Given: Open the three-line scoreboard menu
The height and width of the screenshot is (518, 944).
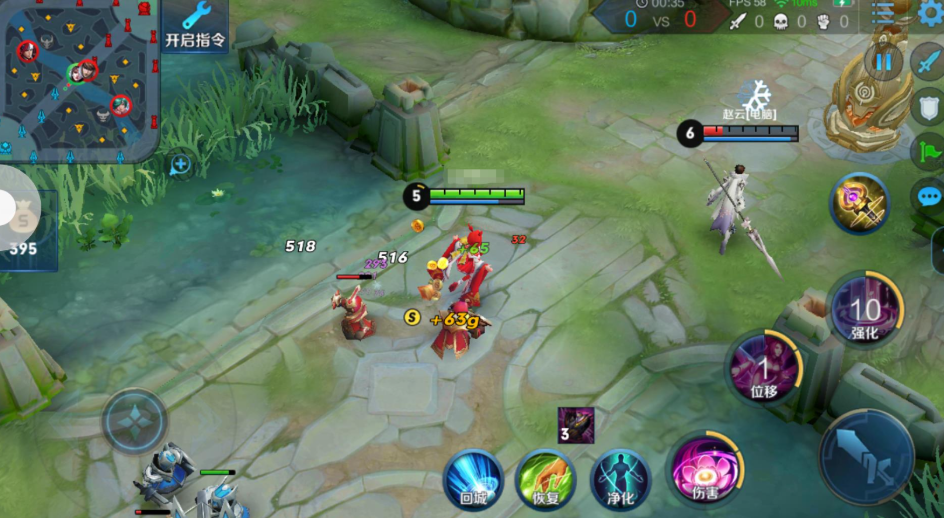Looking at the screenshot, I should point(883,12).
